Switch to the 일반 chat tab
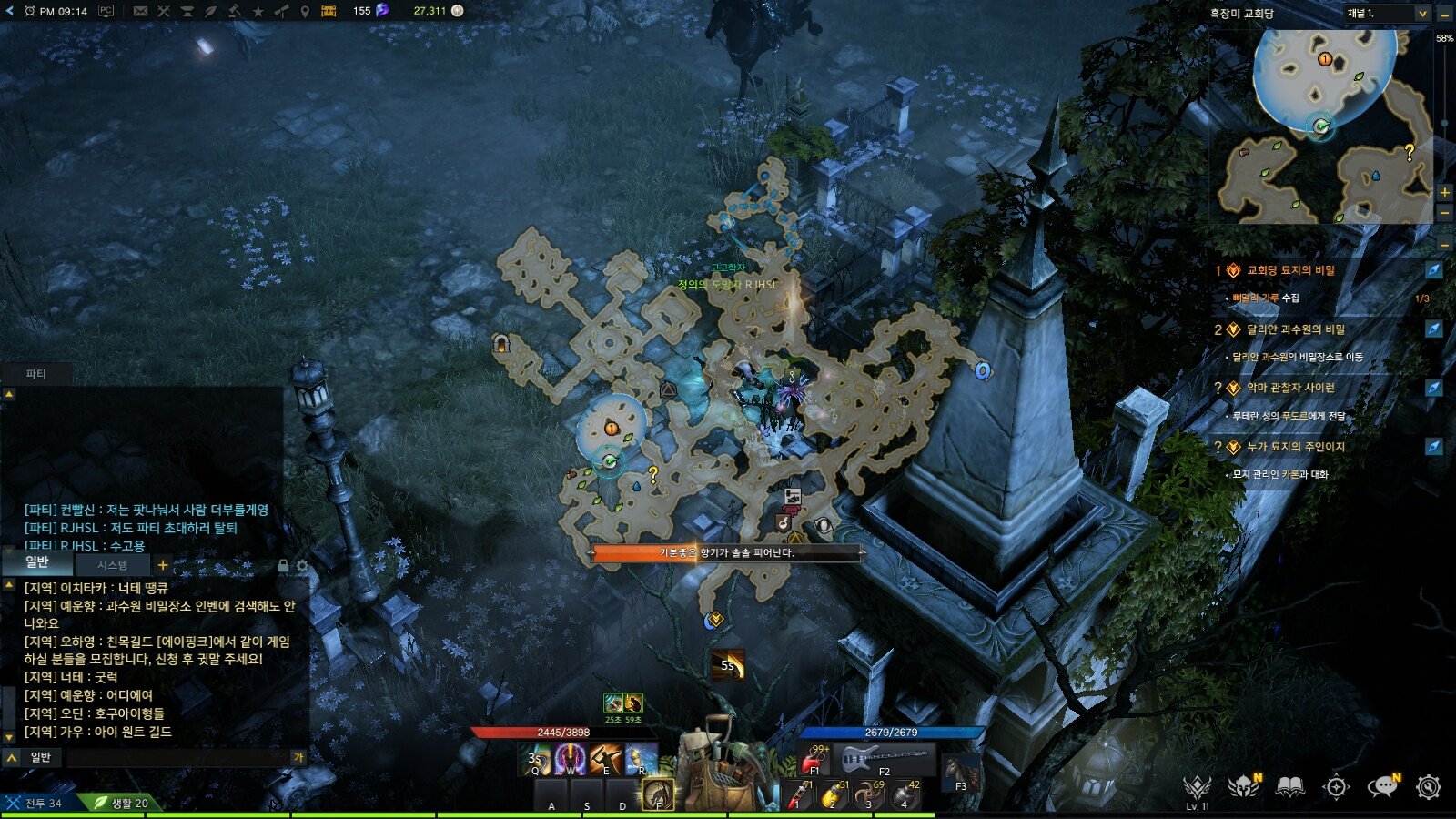The image size is (1456, 819). tap(37, 562)
